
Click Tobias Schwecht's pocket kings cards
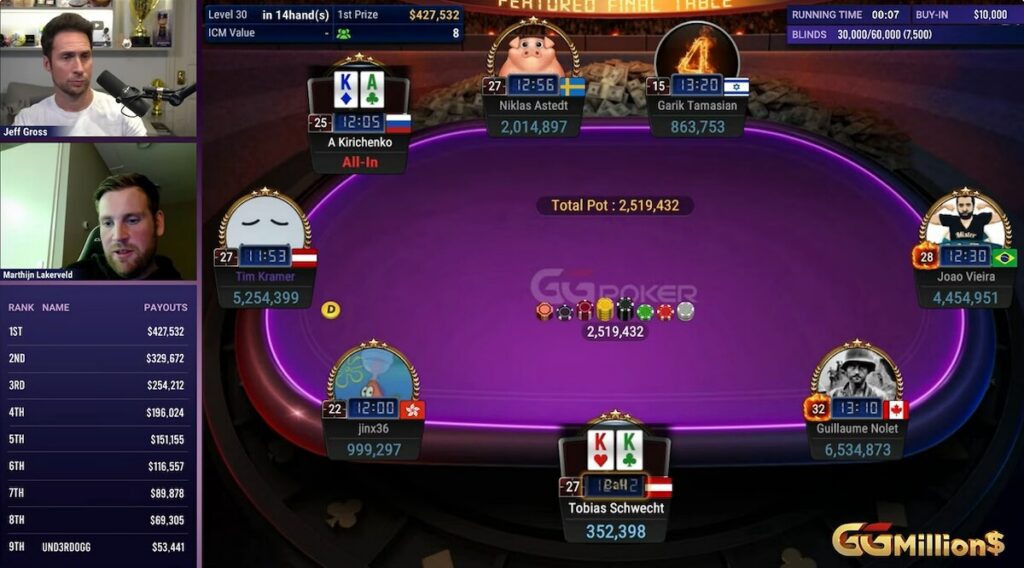pos(614,450)
